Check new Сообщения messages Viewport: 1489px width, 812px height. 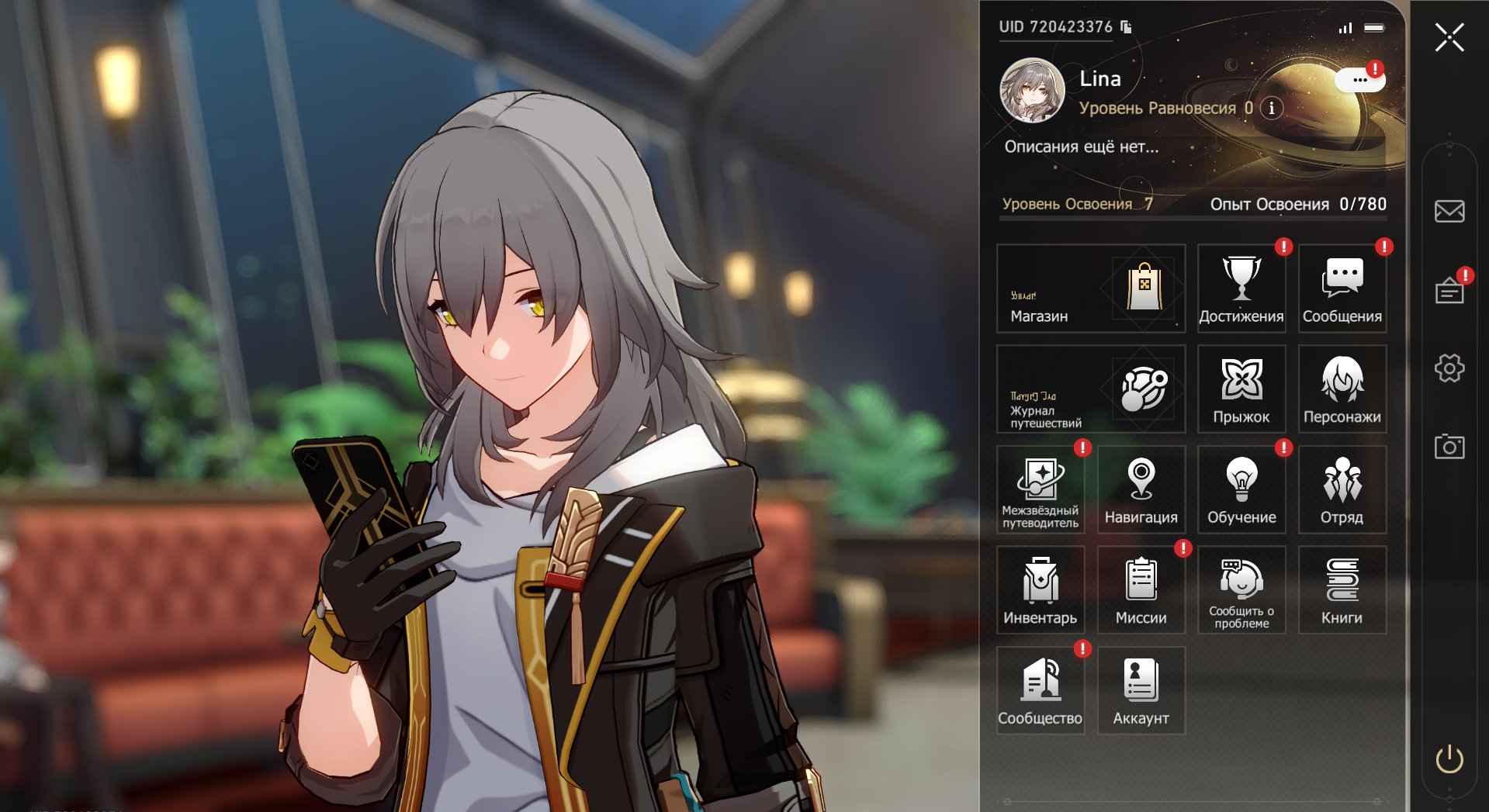point(1342,288)
